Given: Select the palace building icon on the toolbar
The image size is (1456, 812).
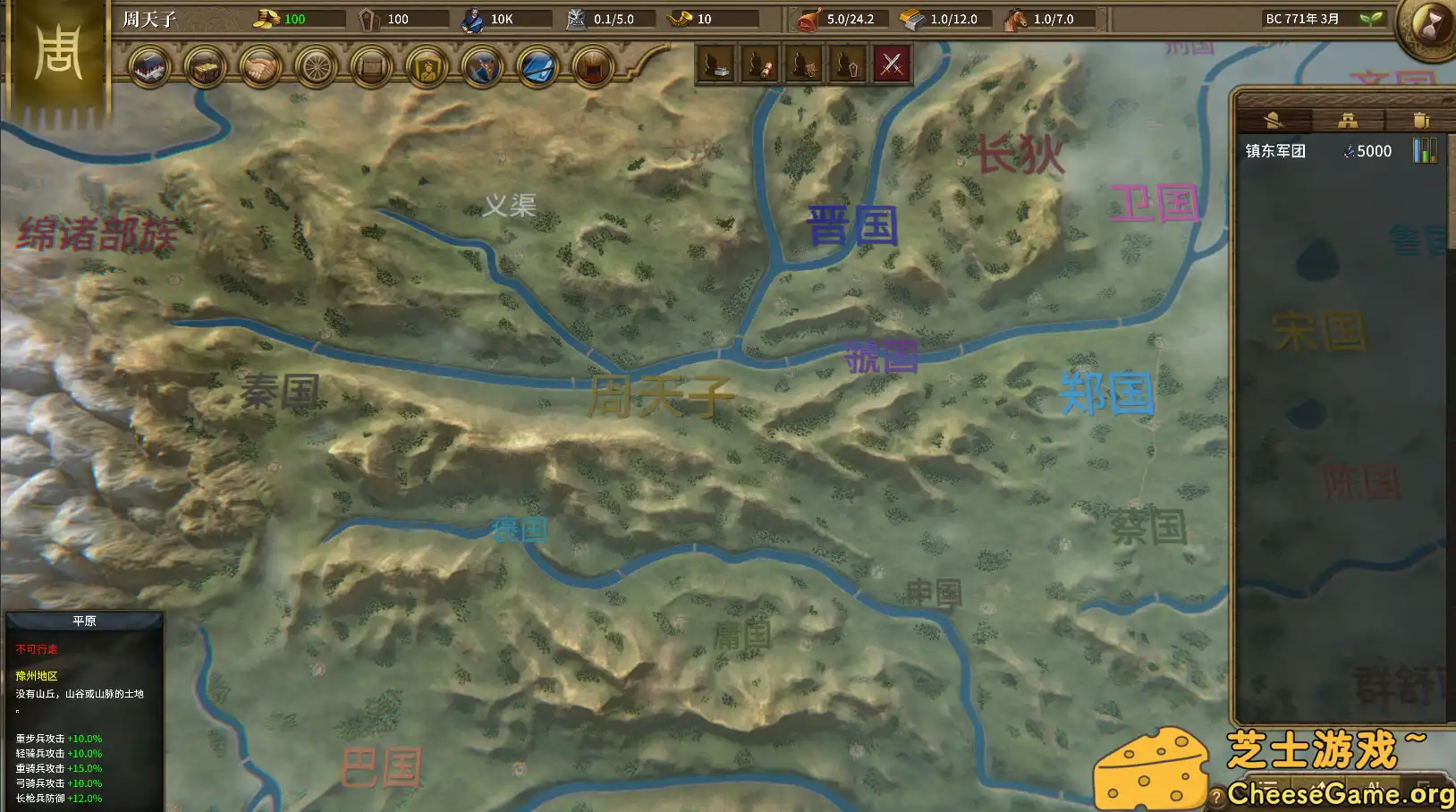Looking at the screenshot, I should click(148, 67).
